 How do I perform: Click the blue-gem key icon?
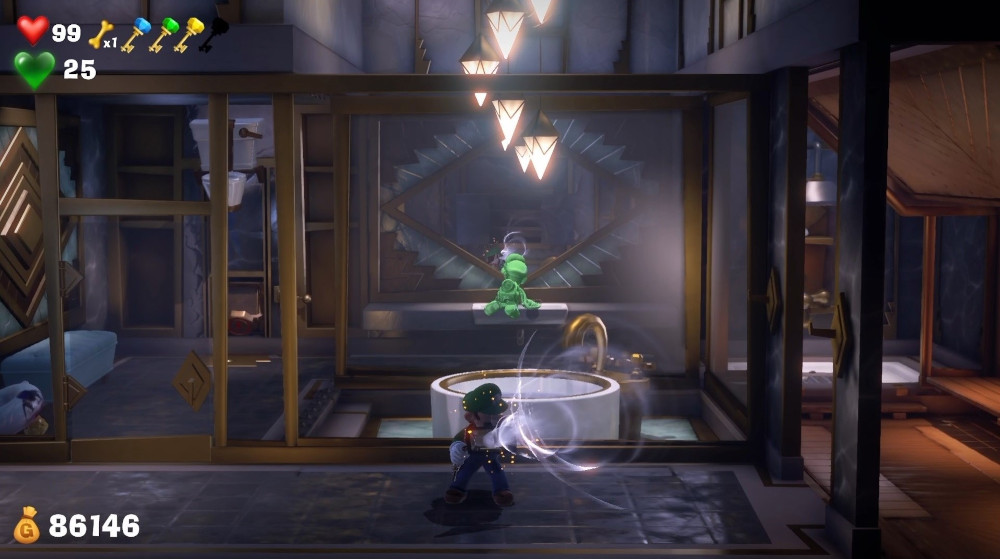134,35
